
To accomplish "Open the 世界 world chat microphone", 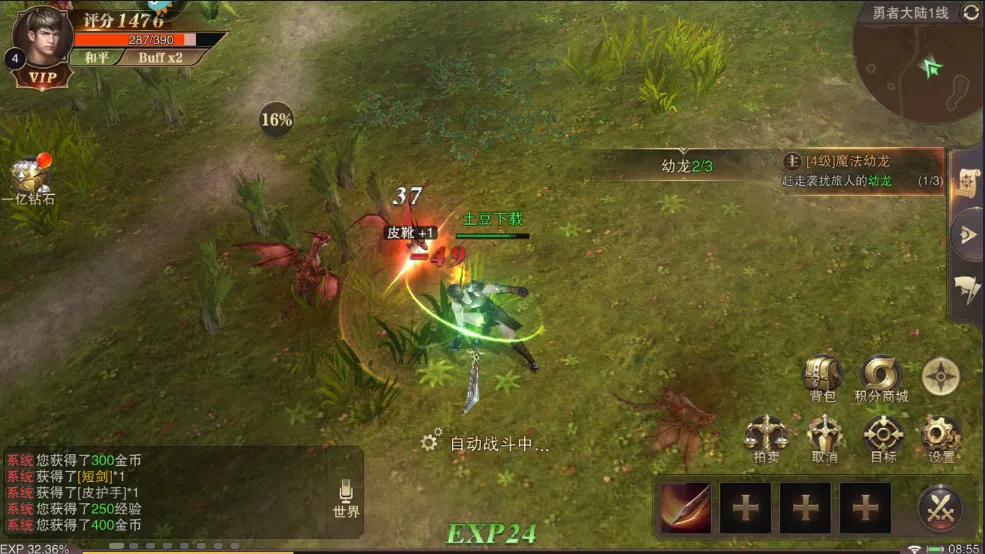I will click(346, 497).
